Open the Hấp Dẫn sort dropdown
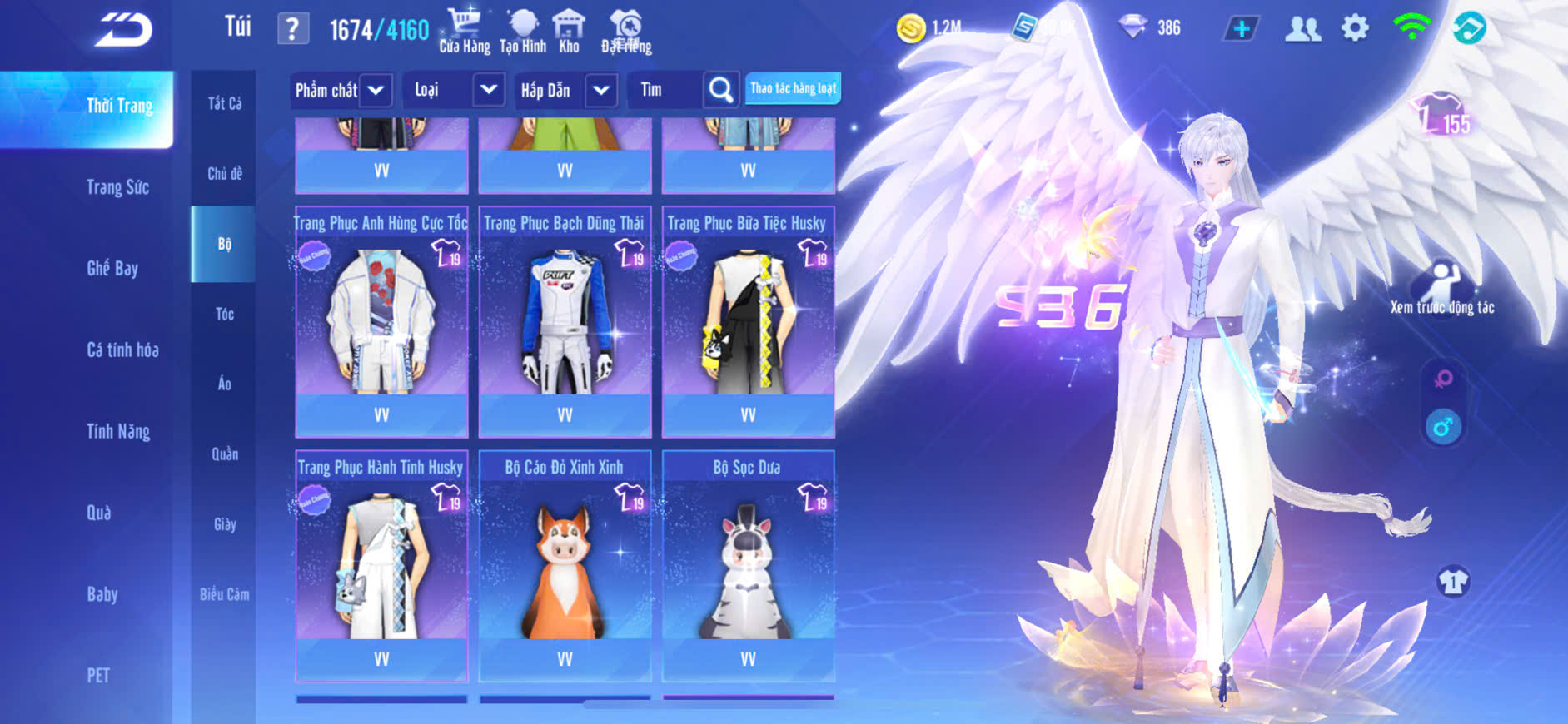The image size is (1568, 724). pos(600,90)
